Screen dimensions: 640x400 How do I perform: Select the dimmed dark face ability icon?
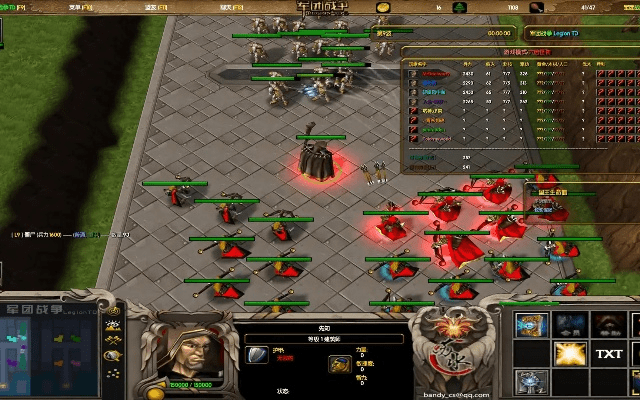coord(609,322)
